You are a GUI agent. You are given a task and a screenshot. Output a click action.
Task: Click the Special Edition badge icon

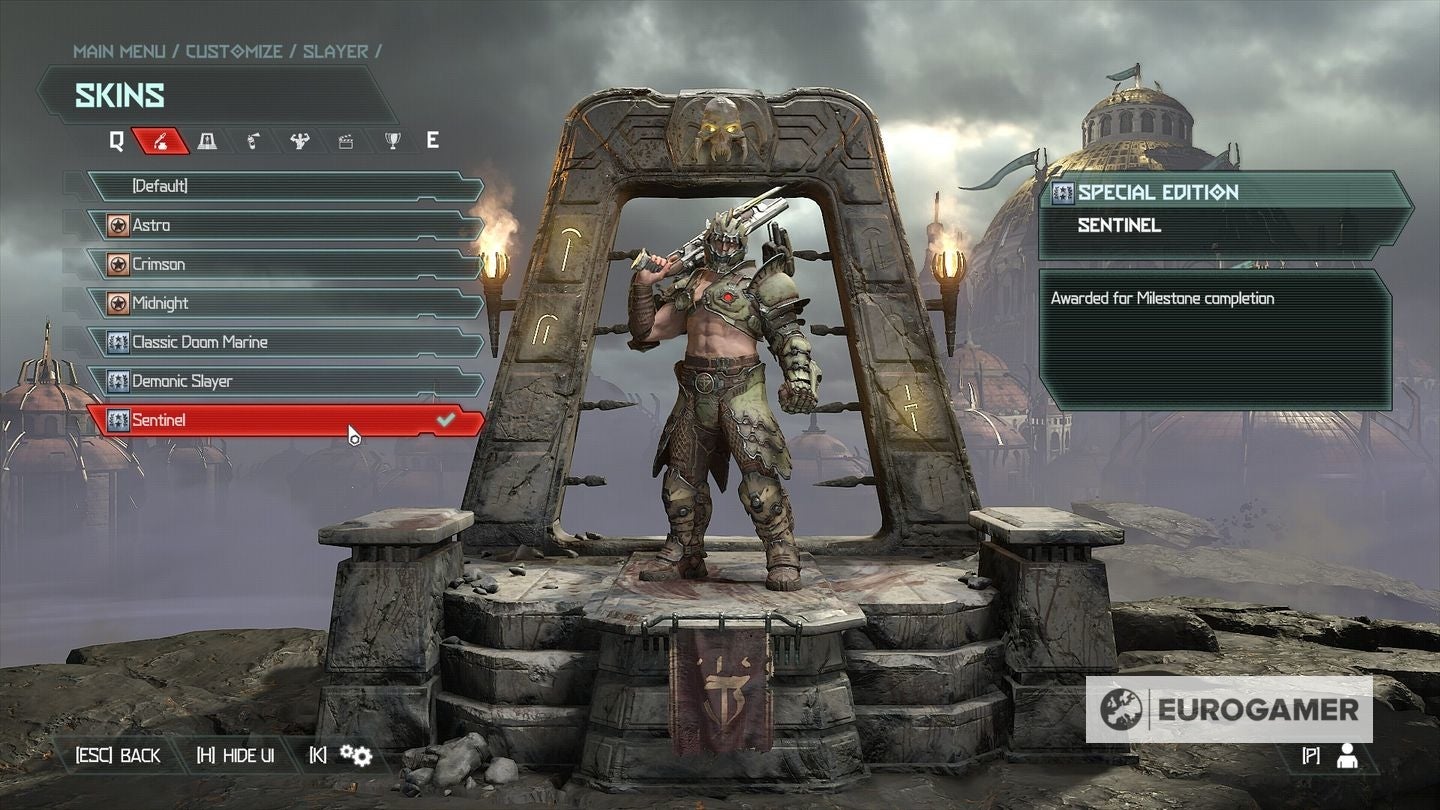(x=1062, y=192)
